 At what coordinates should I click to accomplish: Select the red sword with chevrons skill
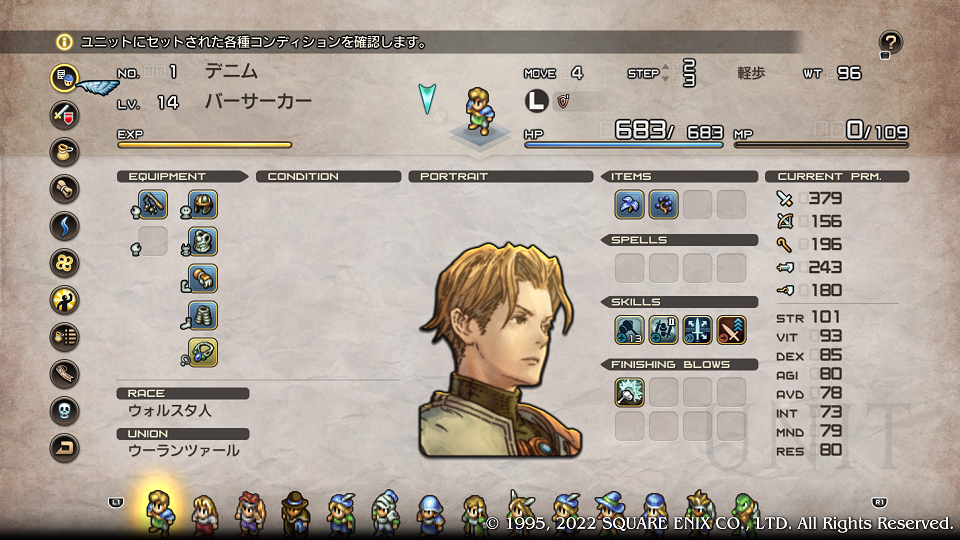(x=732, y=330)
